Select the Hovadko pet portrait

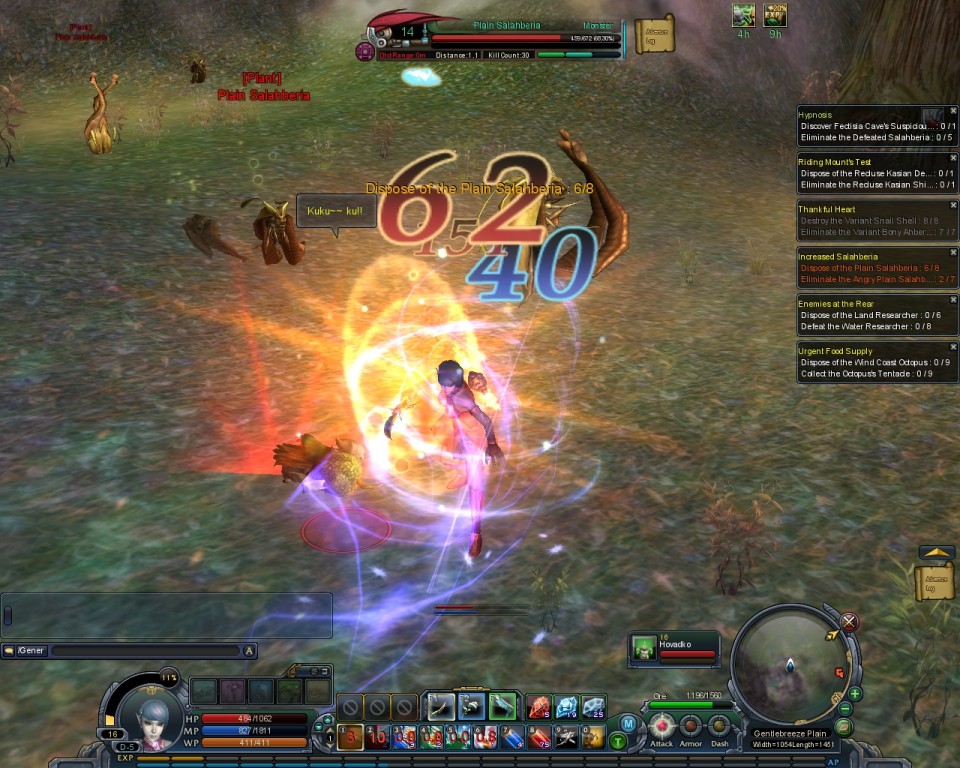point(645,650)
